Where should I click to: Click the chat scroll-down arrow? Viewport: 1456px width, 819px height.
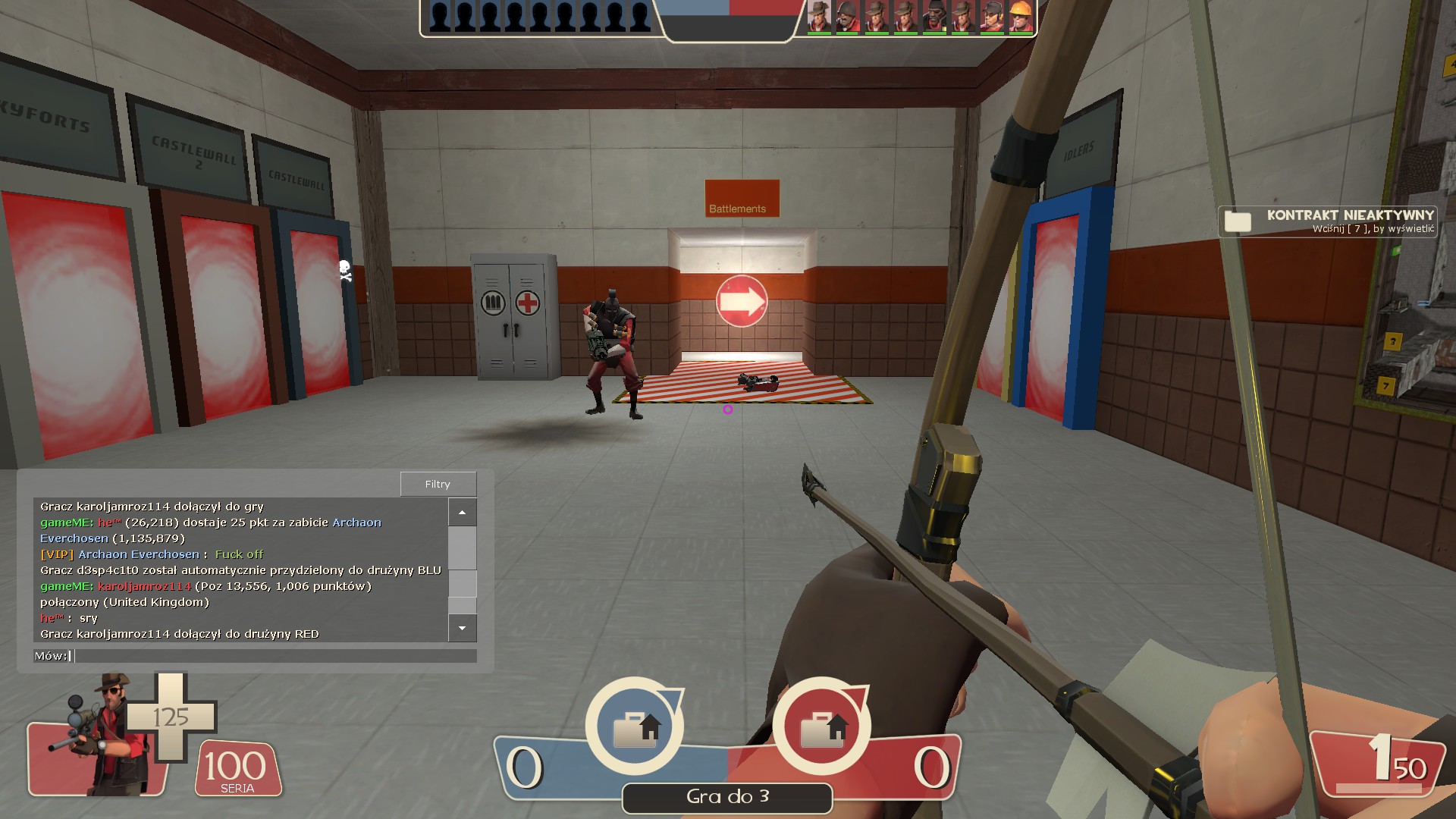[x=462, y=628]
